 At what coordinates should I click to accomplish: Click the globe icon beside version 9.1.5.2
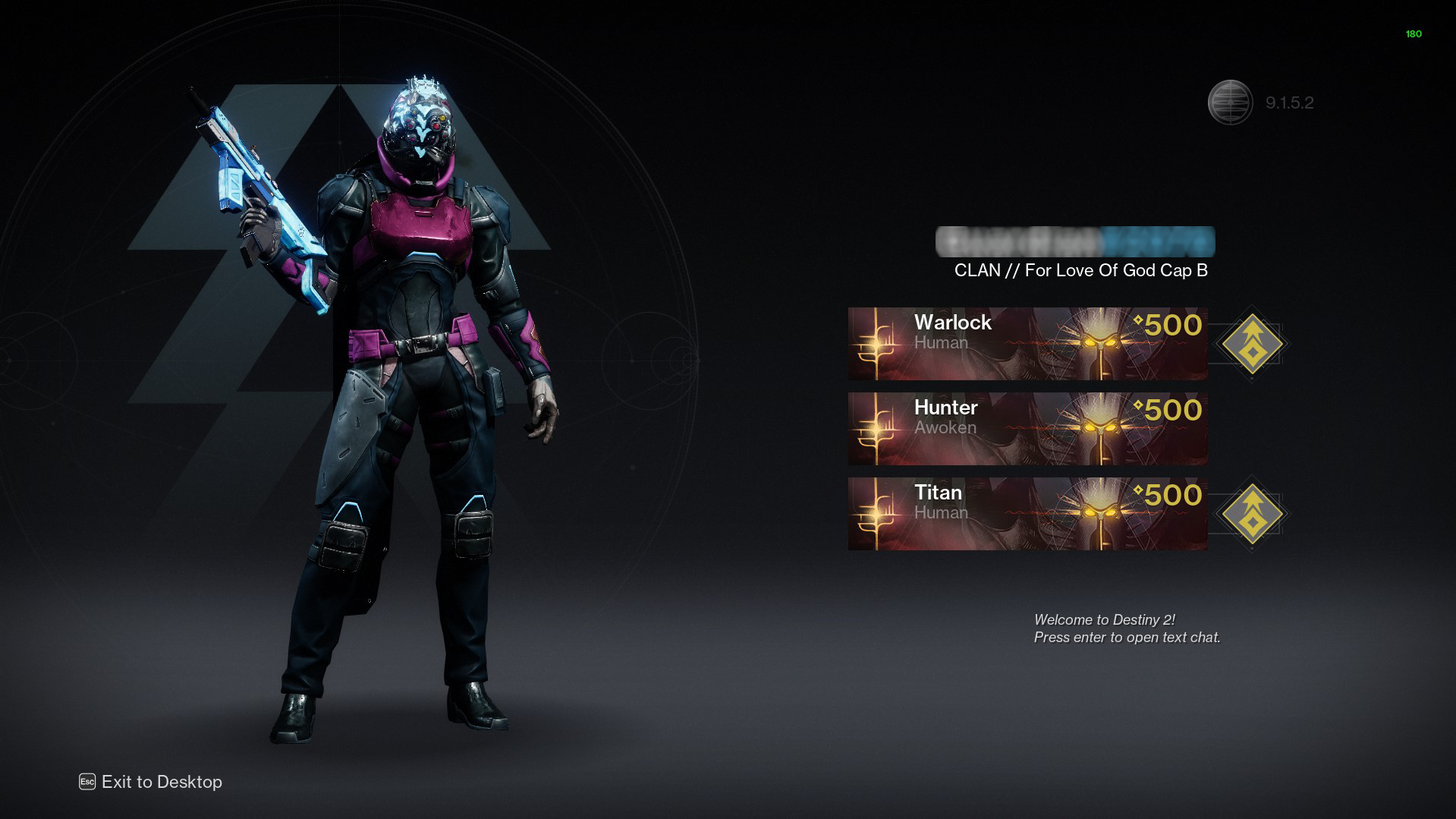click(x=1230, y=102)
